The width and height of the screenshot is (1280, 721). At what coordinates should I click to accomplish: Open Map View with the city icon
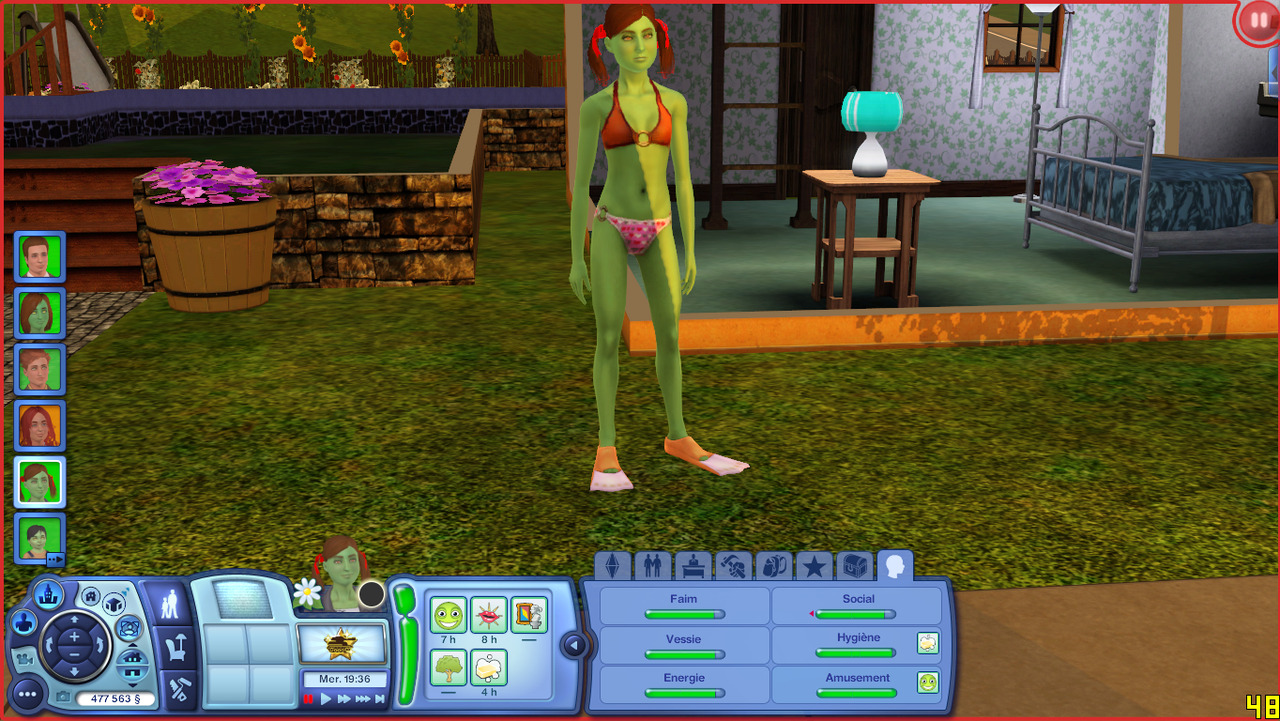48,596
